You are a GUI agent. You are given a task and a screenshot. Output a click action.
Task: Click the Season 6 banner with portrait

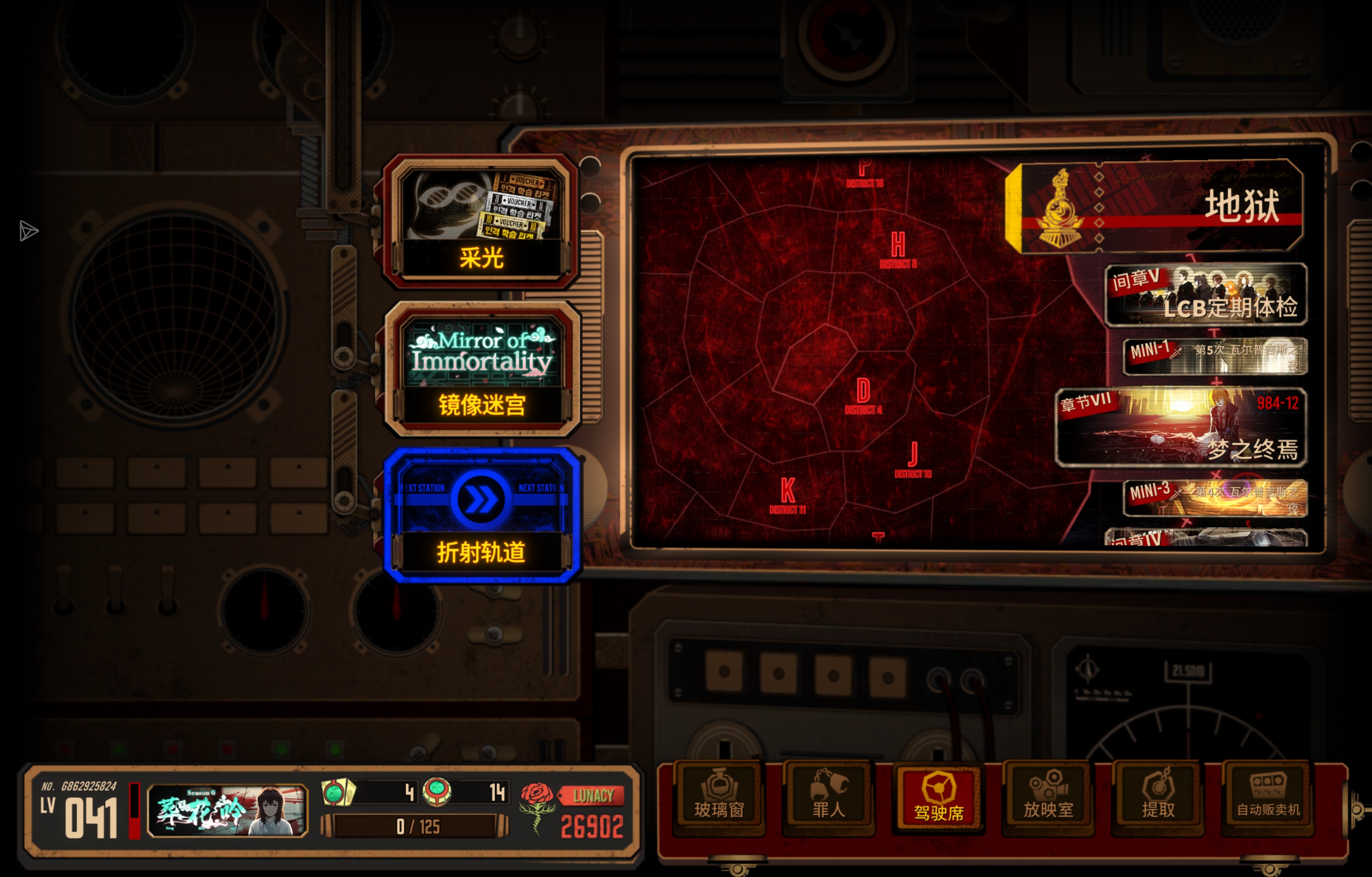point(227,810)
